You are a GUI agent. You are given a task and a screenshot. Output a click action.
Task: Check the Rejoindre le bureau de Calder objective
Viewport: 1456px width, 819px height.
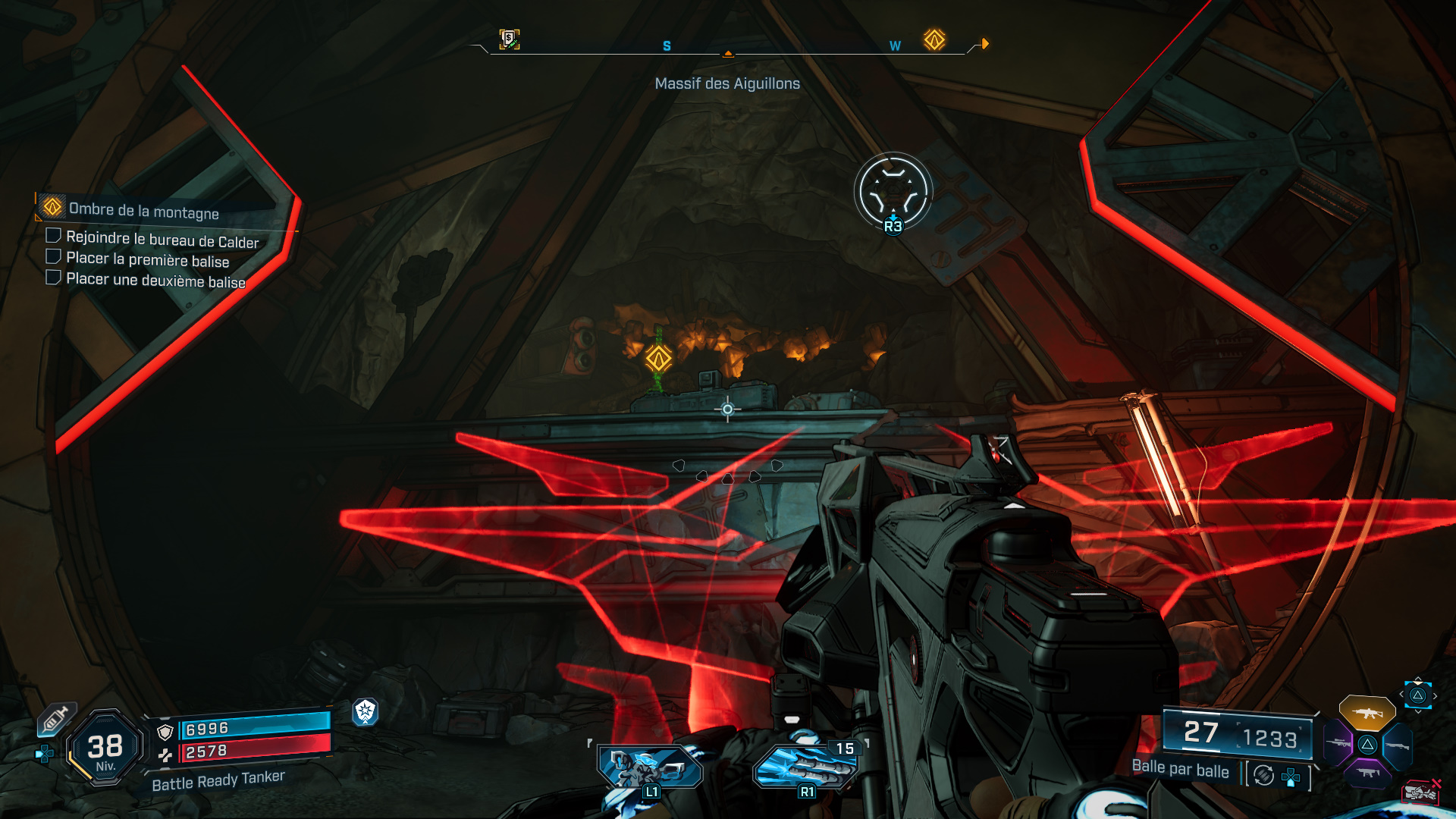click(162, 240)
